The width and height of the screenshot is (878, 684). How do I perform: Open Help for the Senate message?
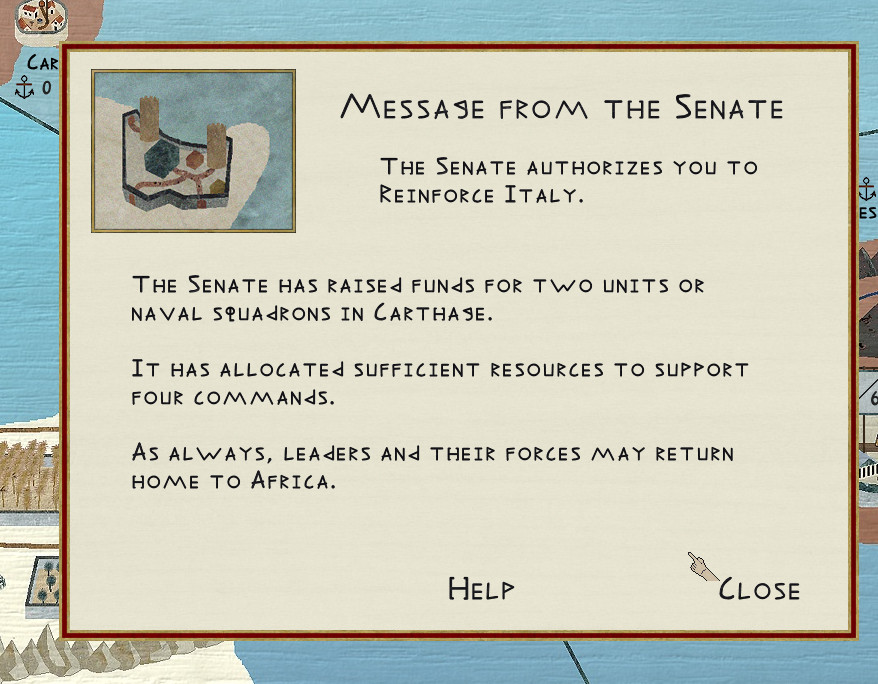[481, 589]
